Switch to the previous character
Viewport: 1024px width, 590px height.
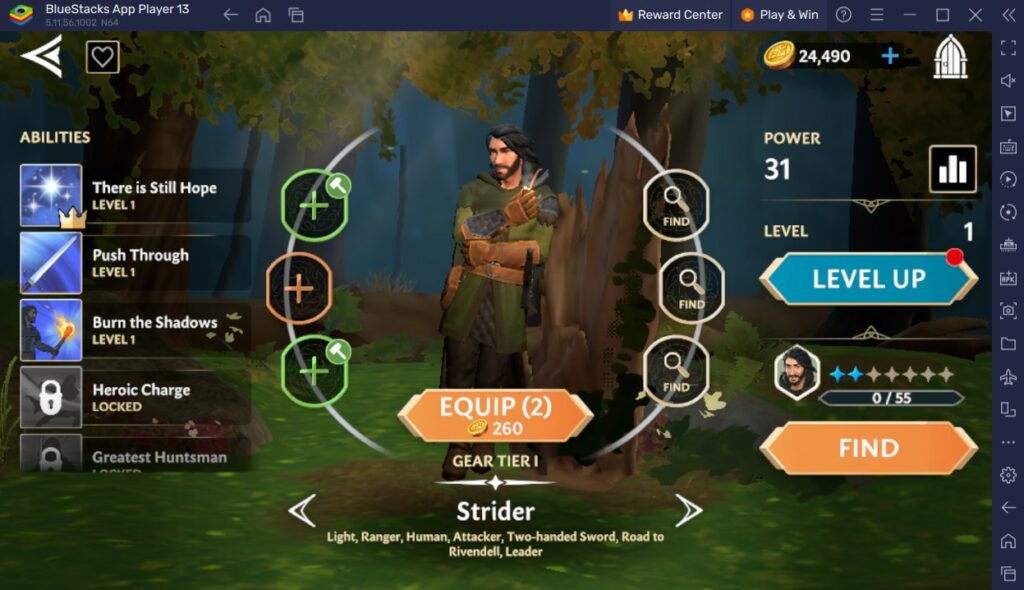coord(302,511)
